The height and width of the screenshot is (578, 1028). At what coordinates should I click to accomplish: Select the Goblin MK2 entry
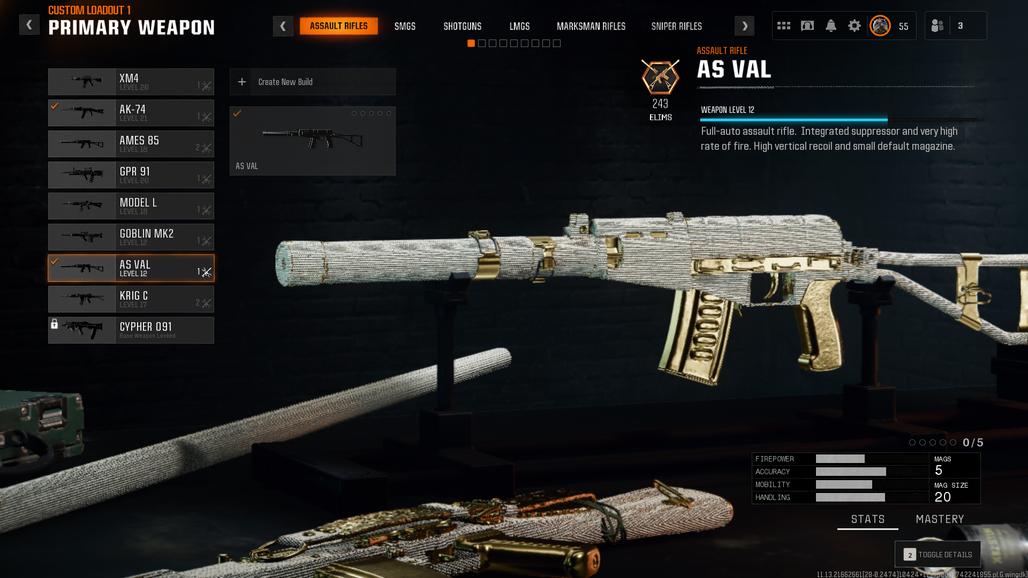tap(131, 237)
